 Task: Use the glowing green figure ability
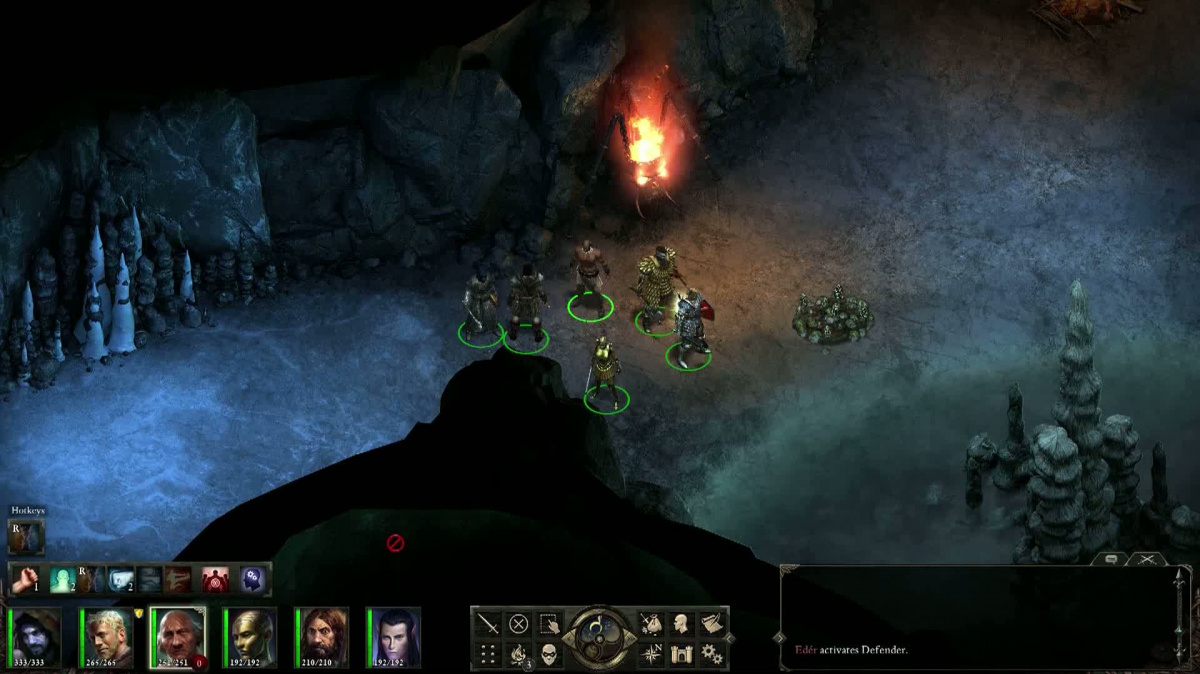62,579
